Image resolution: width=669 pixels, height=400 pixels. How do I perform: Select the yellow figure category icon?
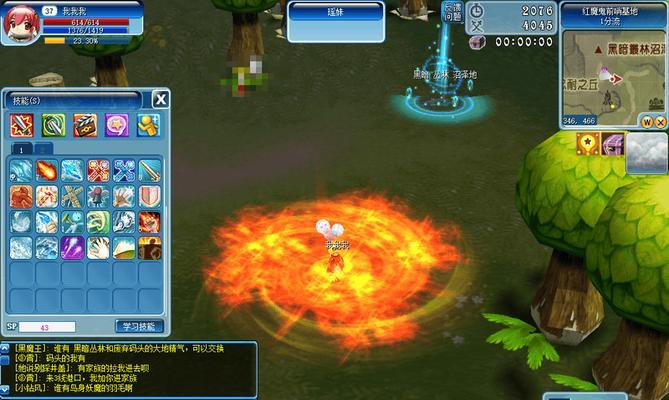[147, 125]
